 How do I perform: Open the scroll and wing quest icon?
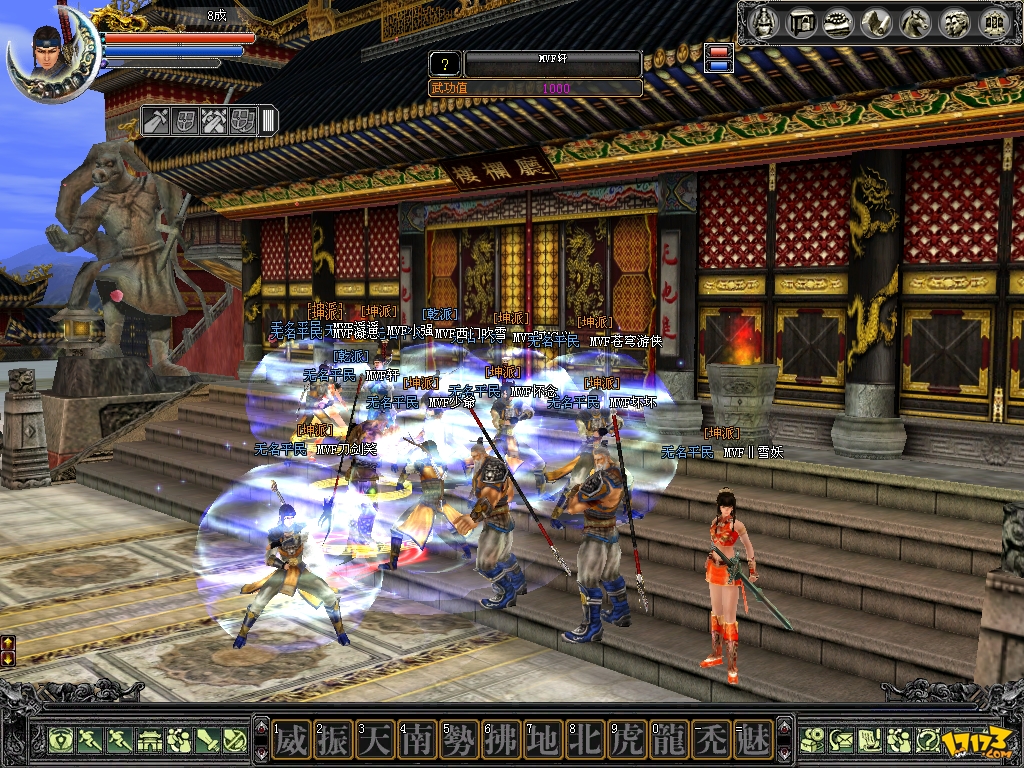877,23
